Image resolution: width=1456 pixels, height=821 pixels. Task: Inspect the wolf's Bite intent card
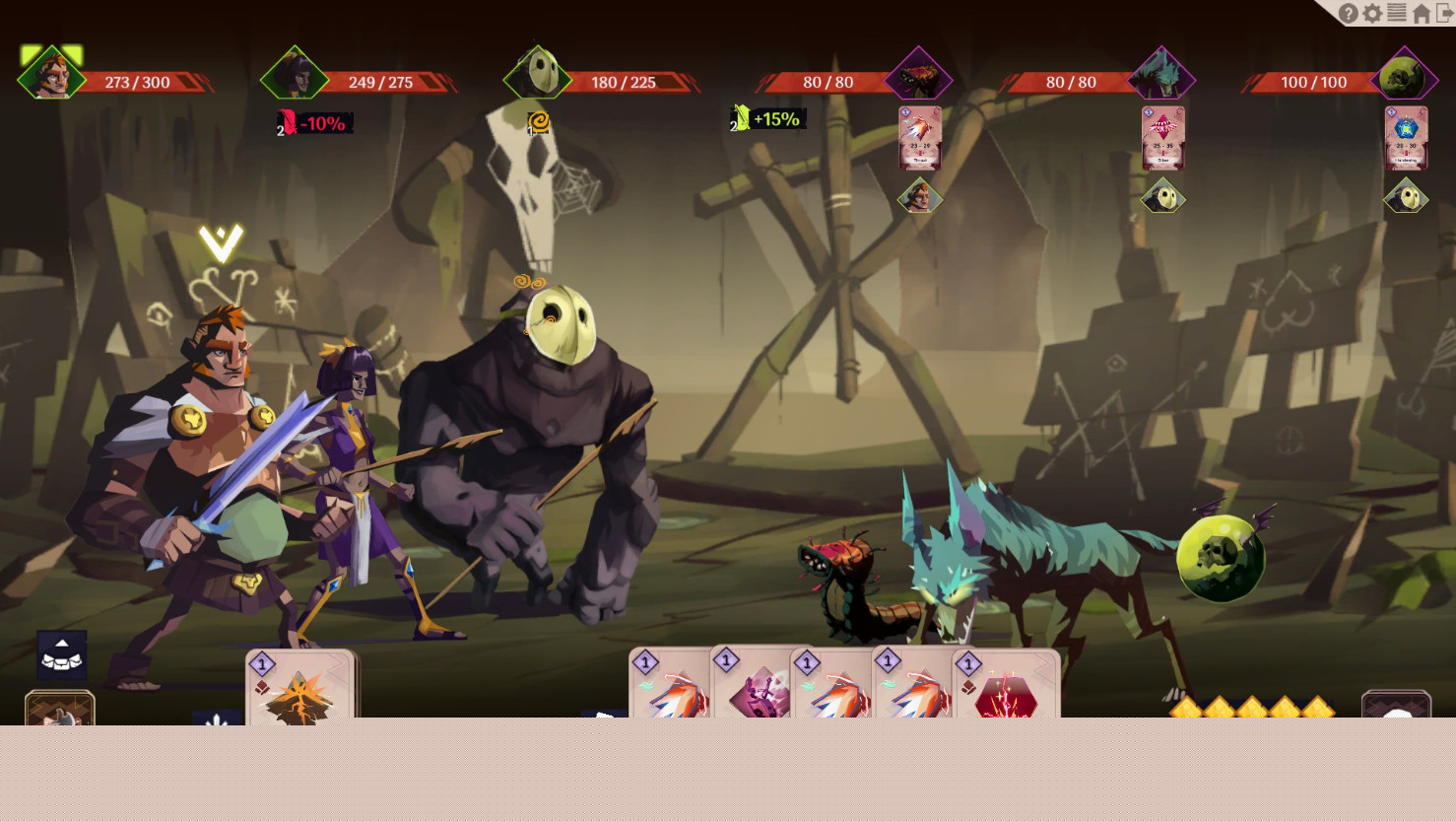click(x=1162, y=138)
